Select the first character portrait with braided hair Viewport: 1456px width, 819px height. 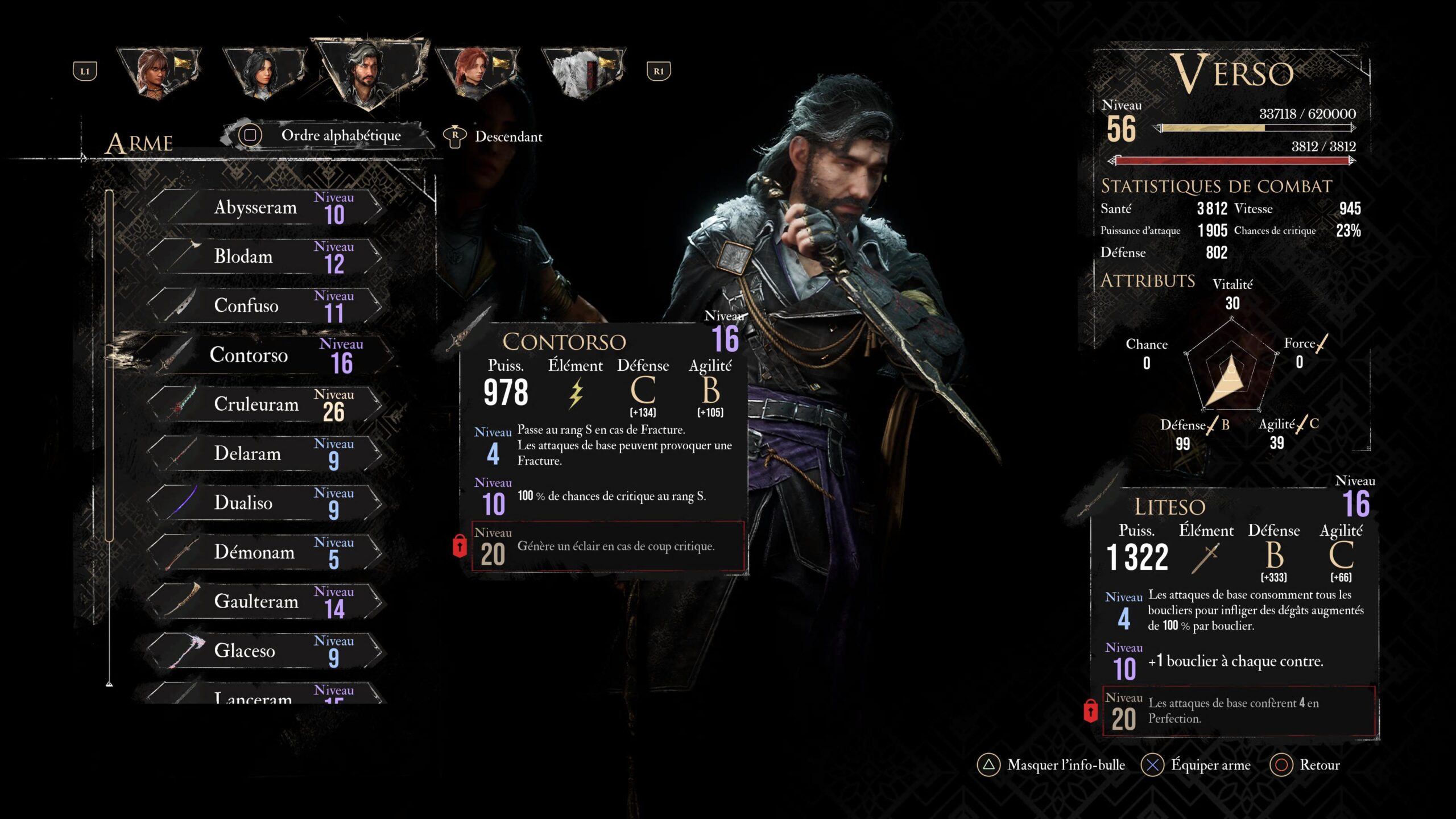(158, 73)
